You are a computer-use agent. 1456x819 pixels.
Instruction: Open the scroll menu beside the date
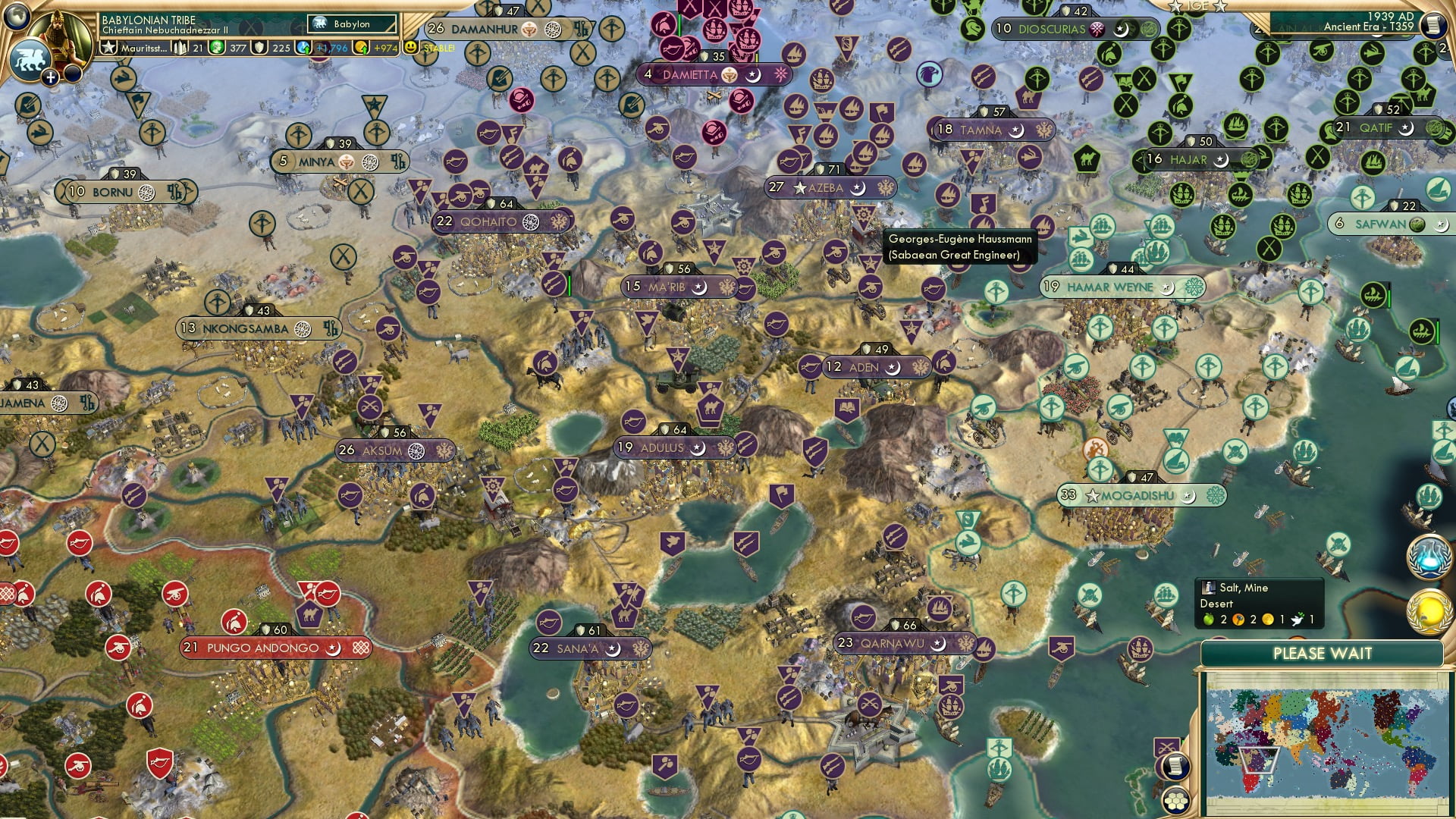[1432, 25]
